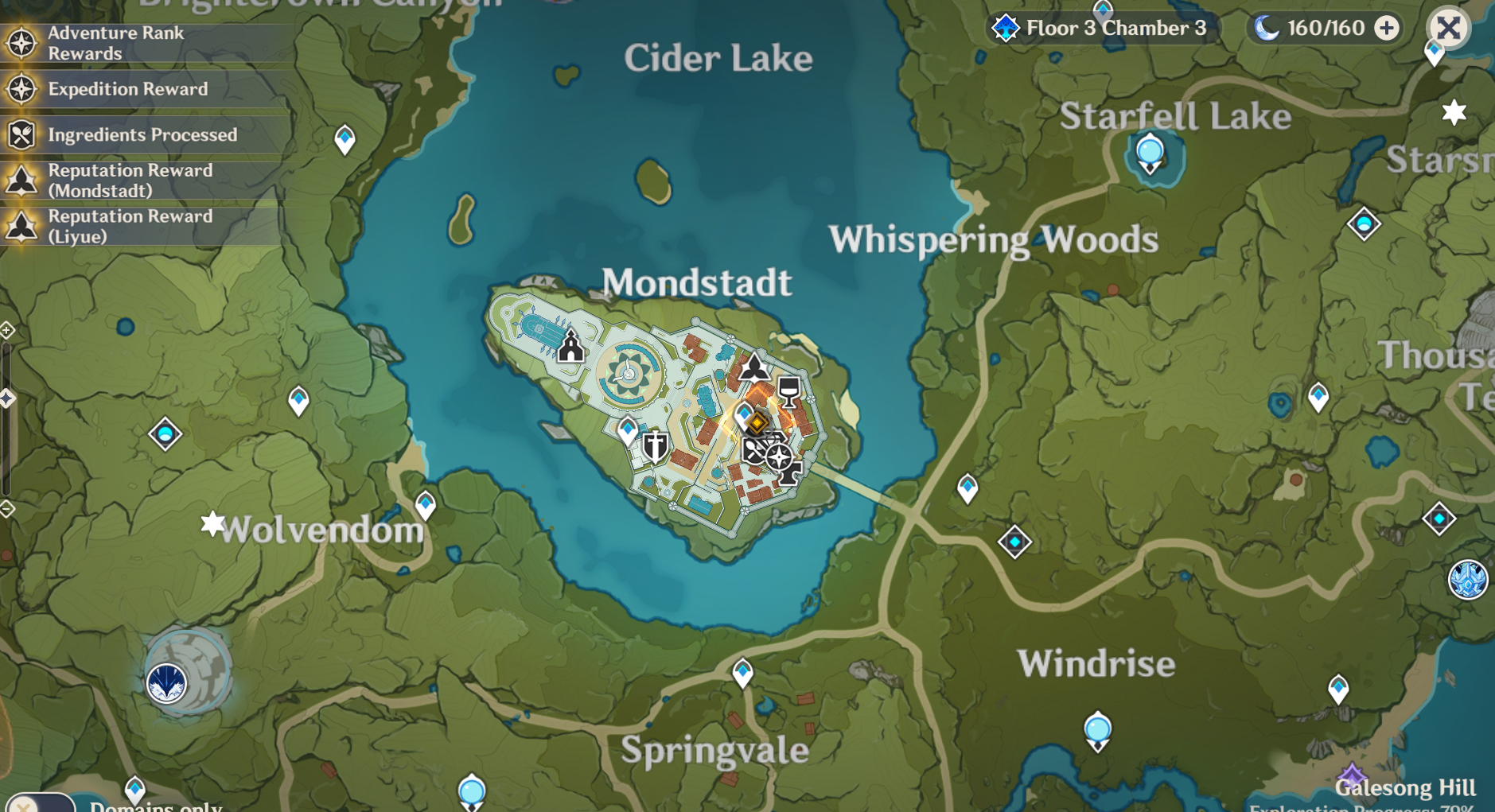
Task: Select the goblet tavern icon in Mondstadt
Action: click(x=788, y=390)
